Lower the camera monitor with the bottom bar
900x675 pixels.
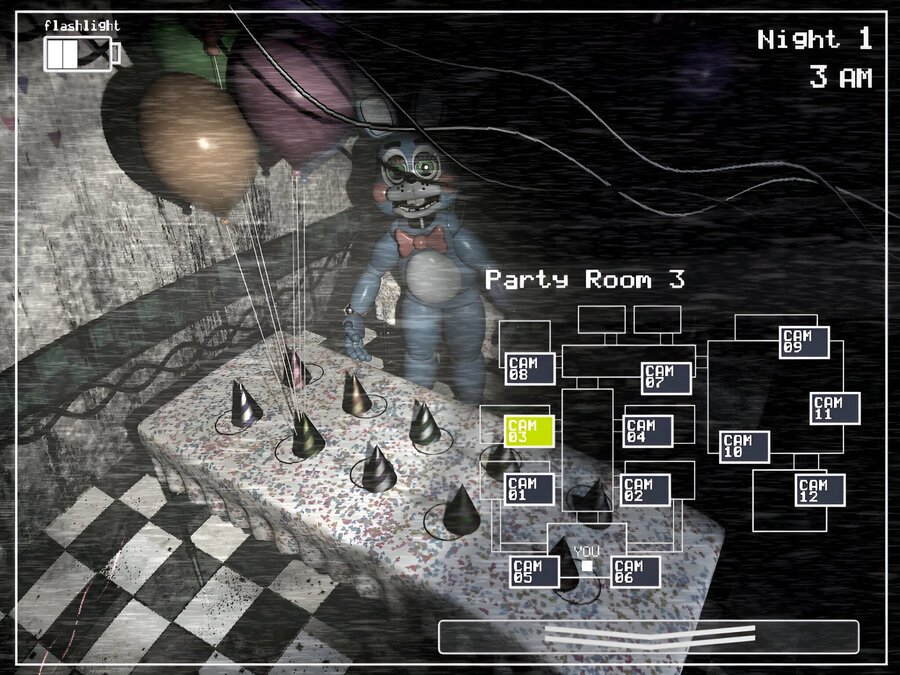coord(648,637)
